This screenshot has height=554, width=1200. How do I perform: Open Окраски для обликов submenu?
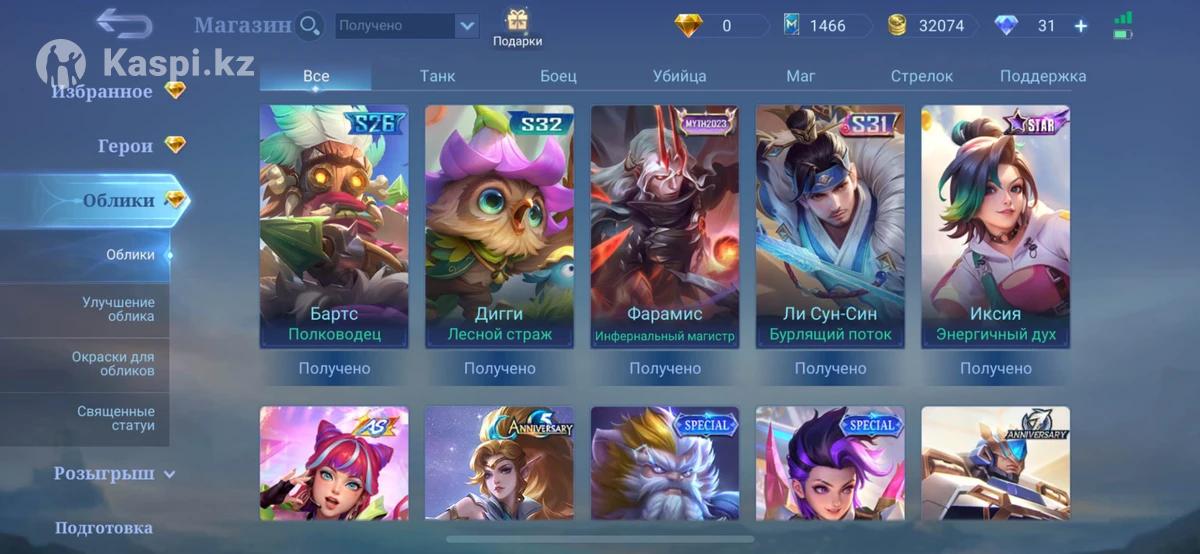[x=113, y=363]
